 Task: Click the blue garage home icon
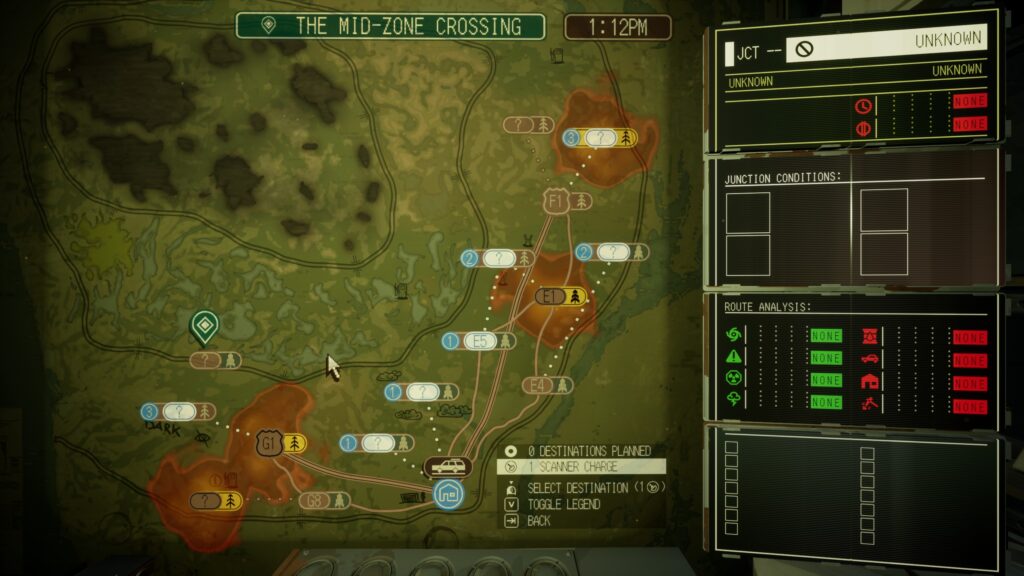click(448, 492)
